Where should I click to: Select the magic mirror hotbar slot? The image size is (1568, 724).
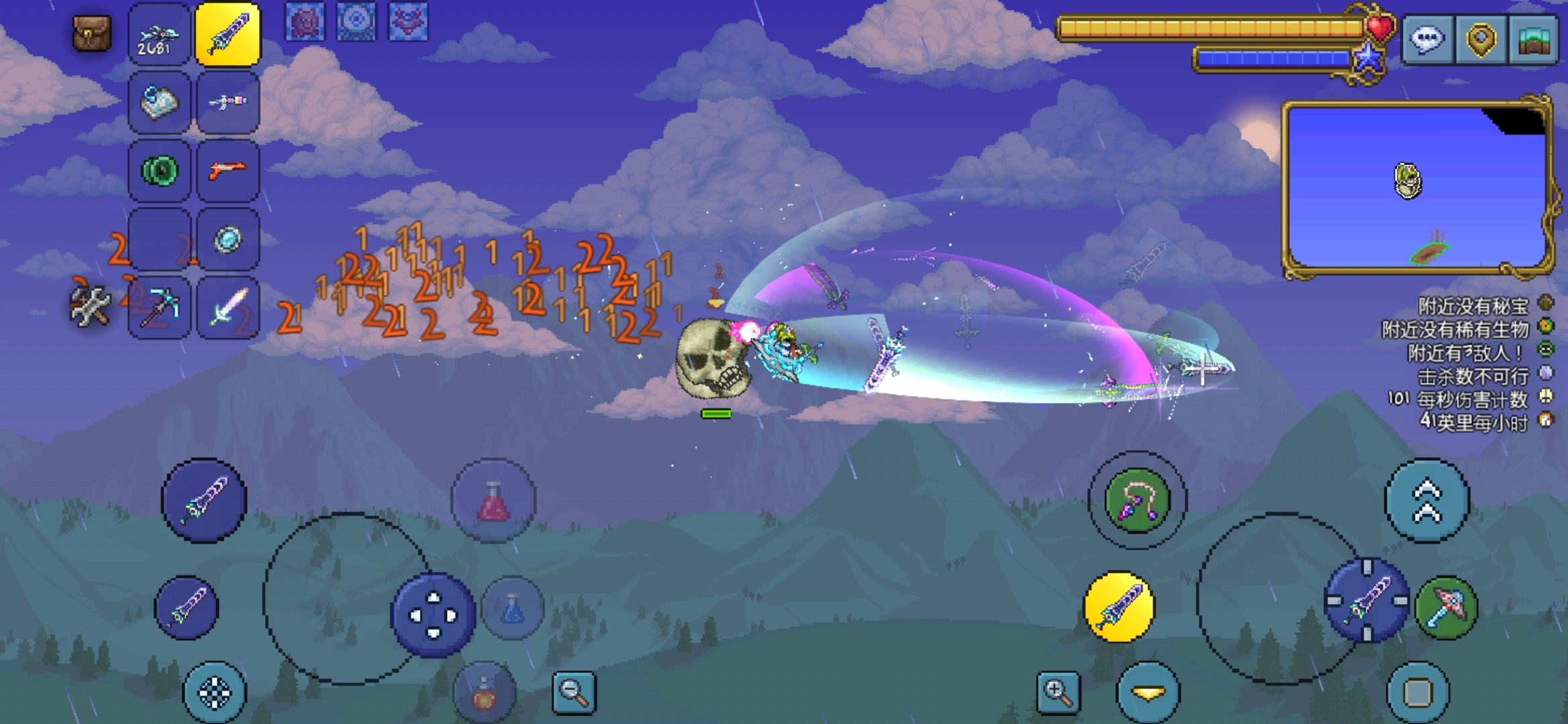click(228, 239)
